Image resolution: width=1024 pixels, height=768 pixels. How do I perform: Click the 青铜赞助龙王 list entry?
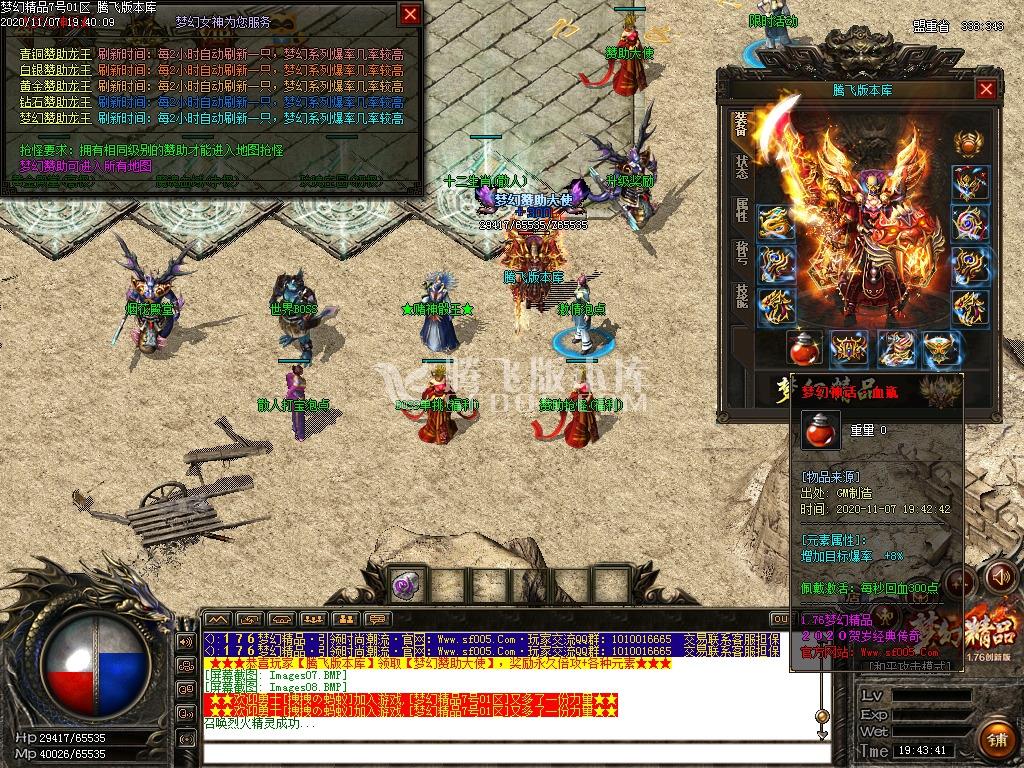55,55
